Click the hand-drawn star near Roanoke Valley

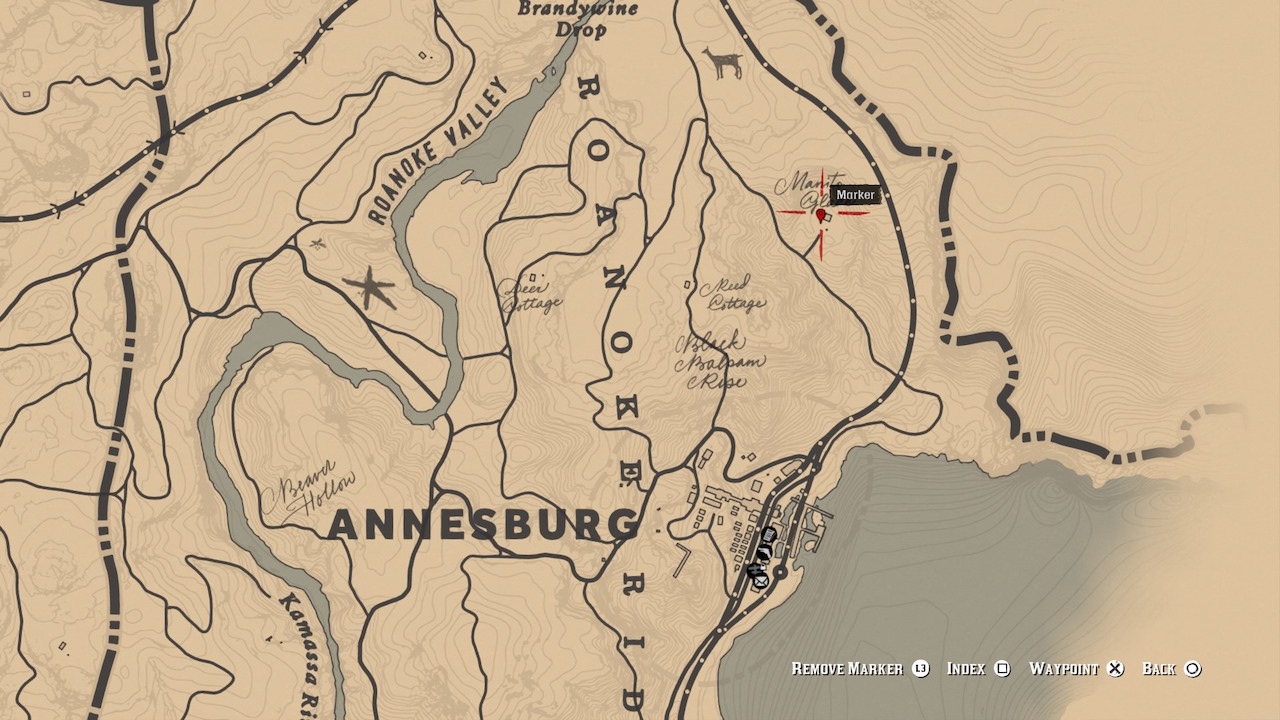pos(371,284)
